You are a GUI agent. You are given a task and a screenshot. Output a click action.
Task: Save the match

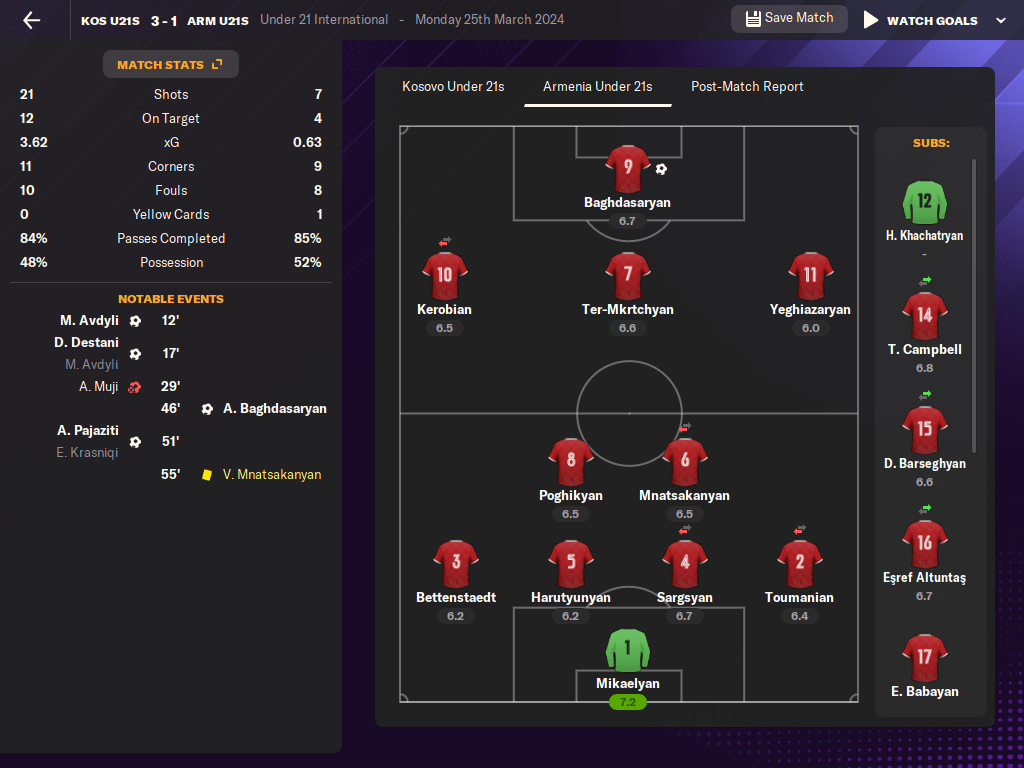click(789, 19)
